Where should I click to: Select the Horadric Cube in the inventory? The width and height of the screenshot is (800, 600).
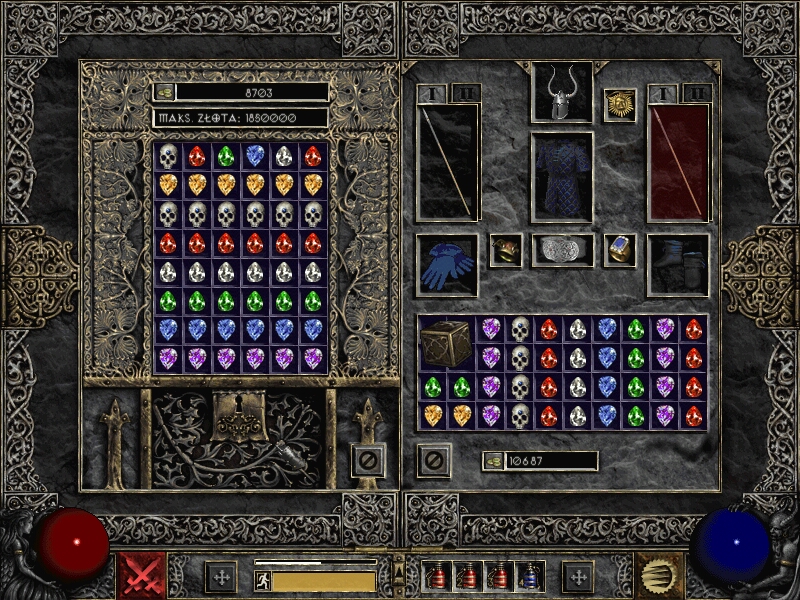(x=446, y=342)
